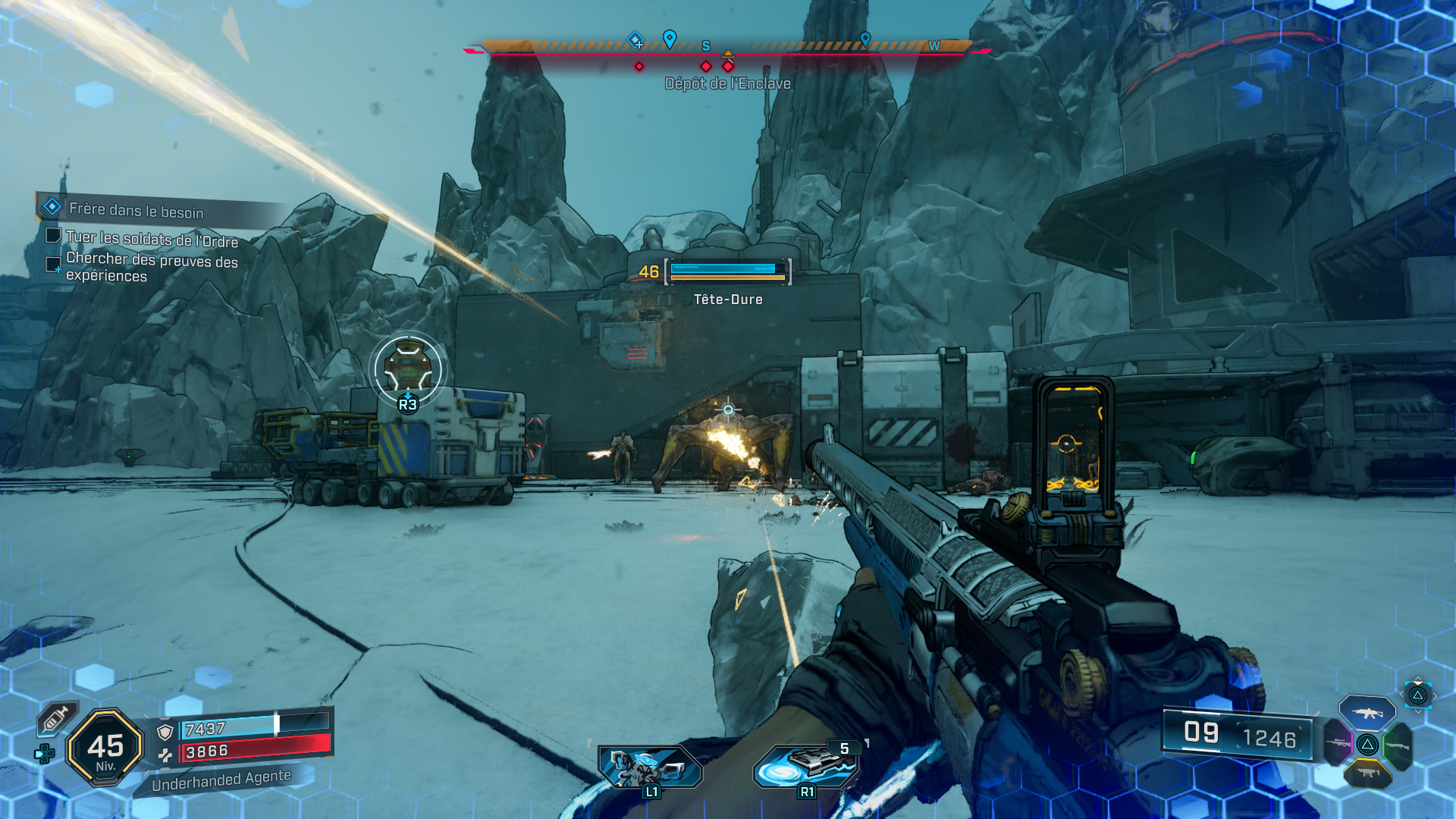
Task: Click the blue waypoint pin near west
Action: (x=865, y=39)
